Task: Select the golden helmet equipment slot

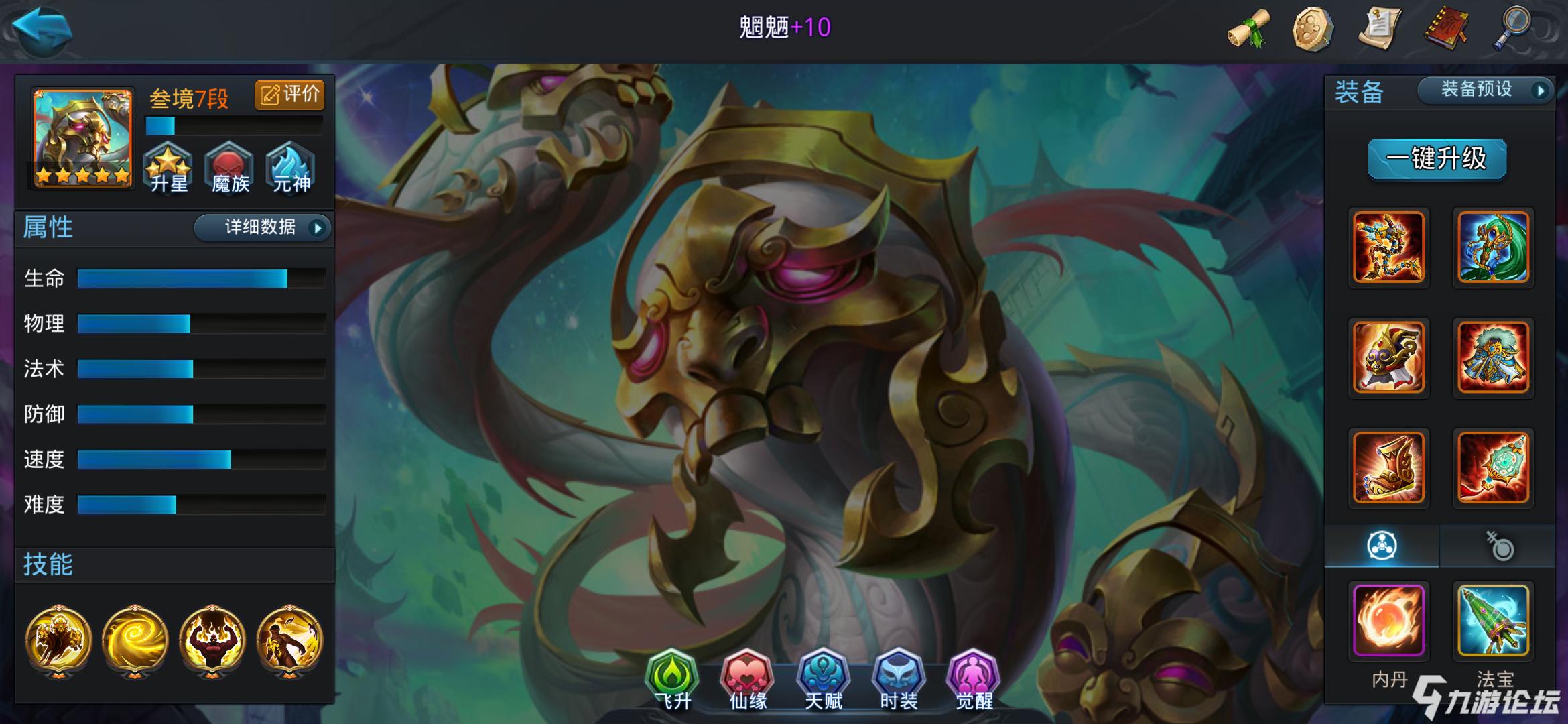Action: (1388, 357)
